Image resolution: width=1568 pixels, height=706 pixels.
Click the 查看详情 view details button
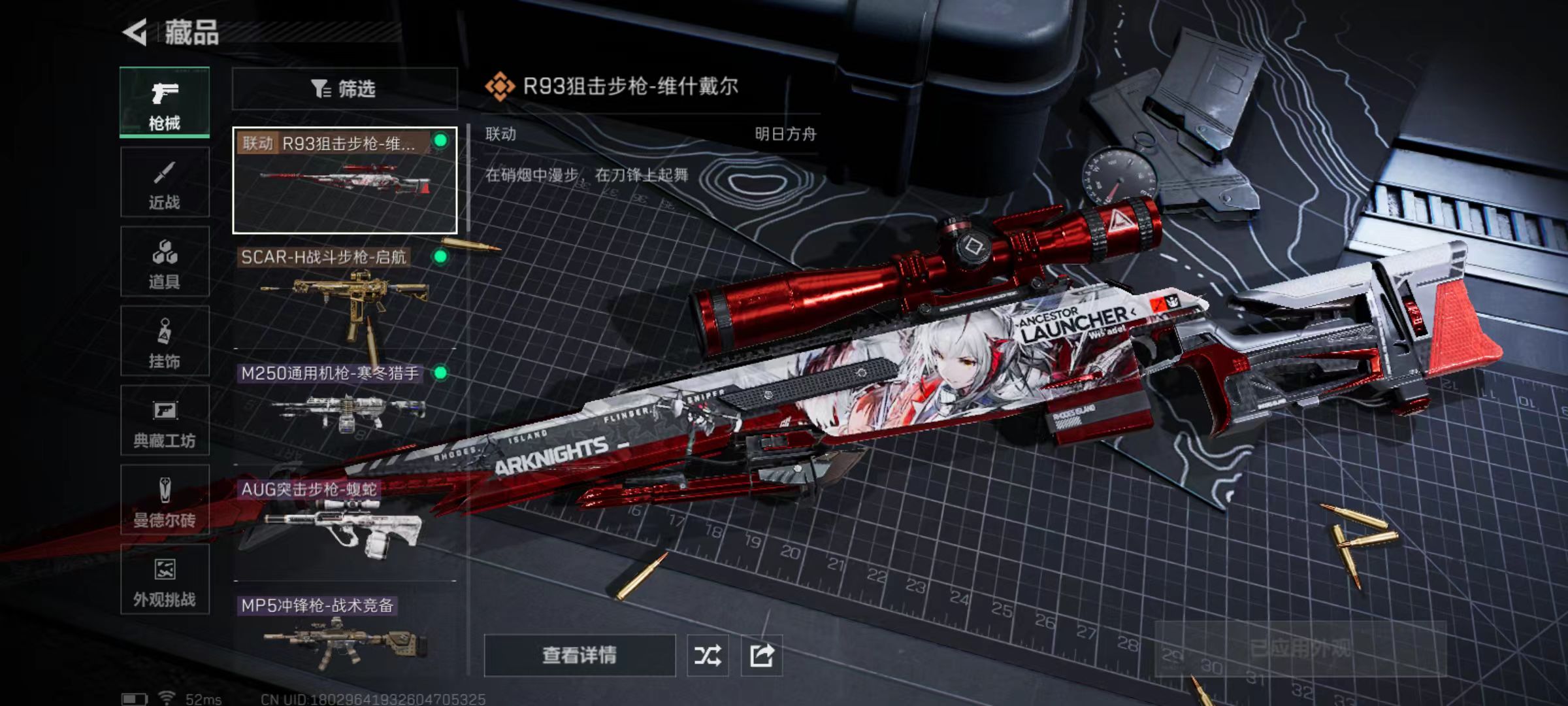click(x=580, y=655)
